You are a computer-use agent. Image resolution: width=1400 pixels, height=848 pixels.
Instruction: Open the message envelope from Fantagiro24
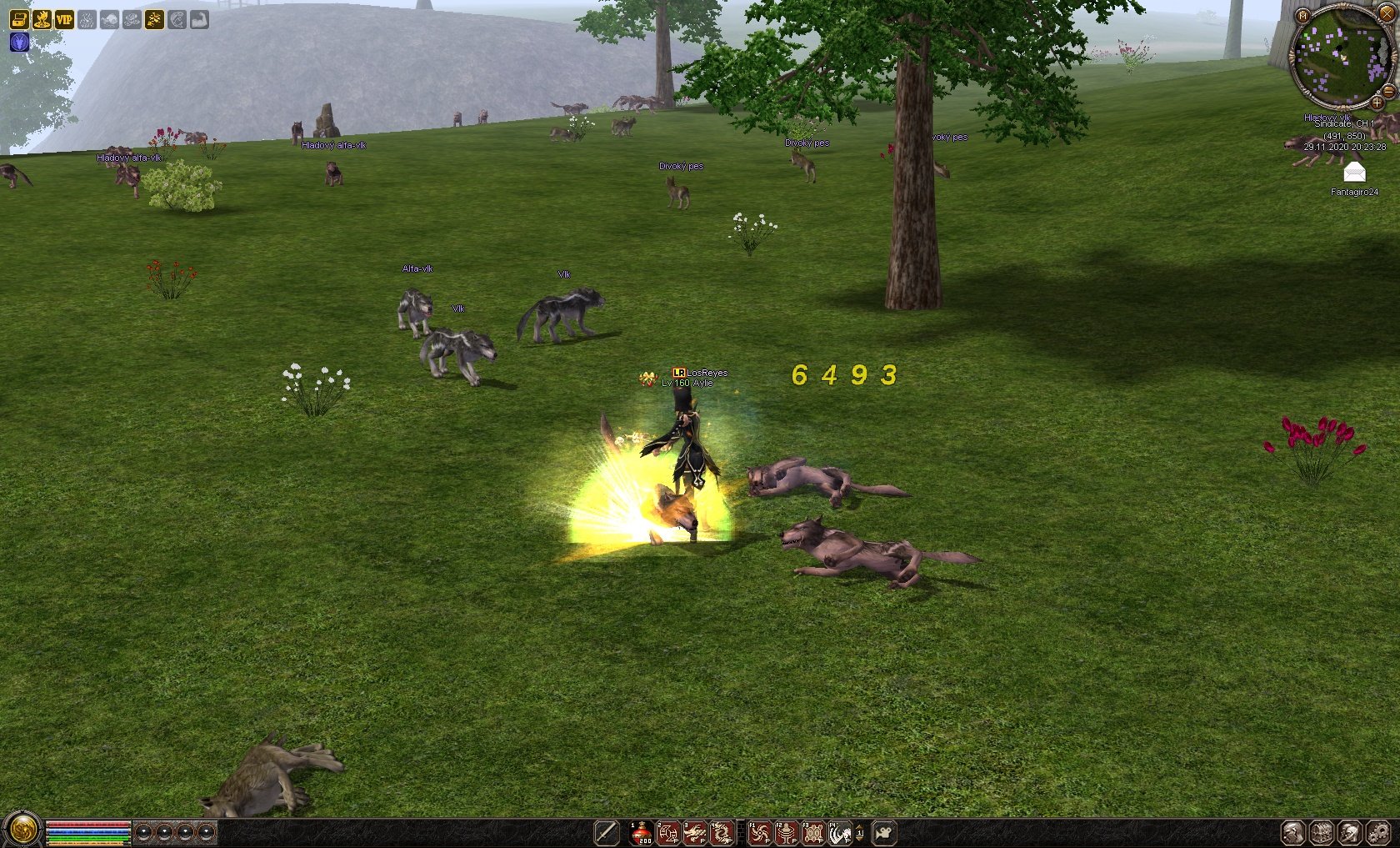point(1355,173)
